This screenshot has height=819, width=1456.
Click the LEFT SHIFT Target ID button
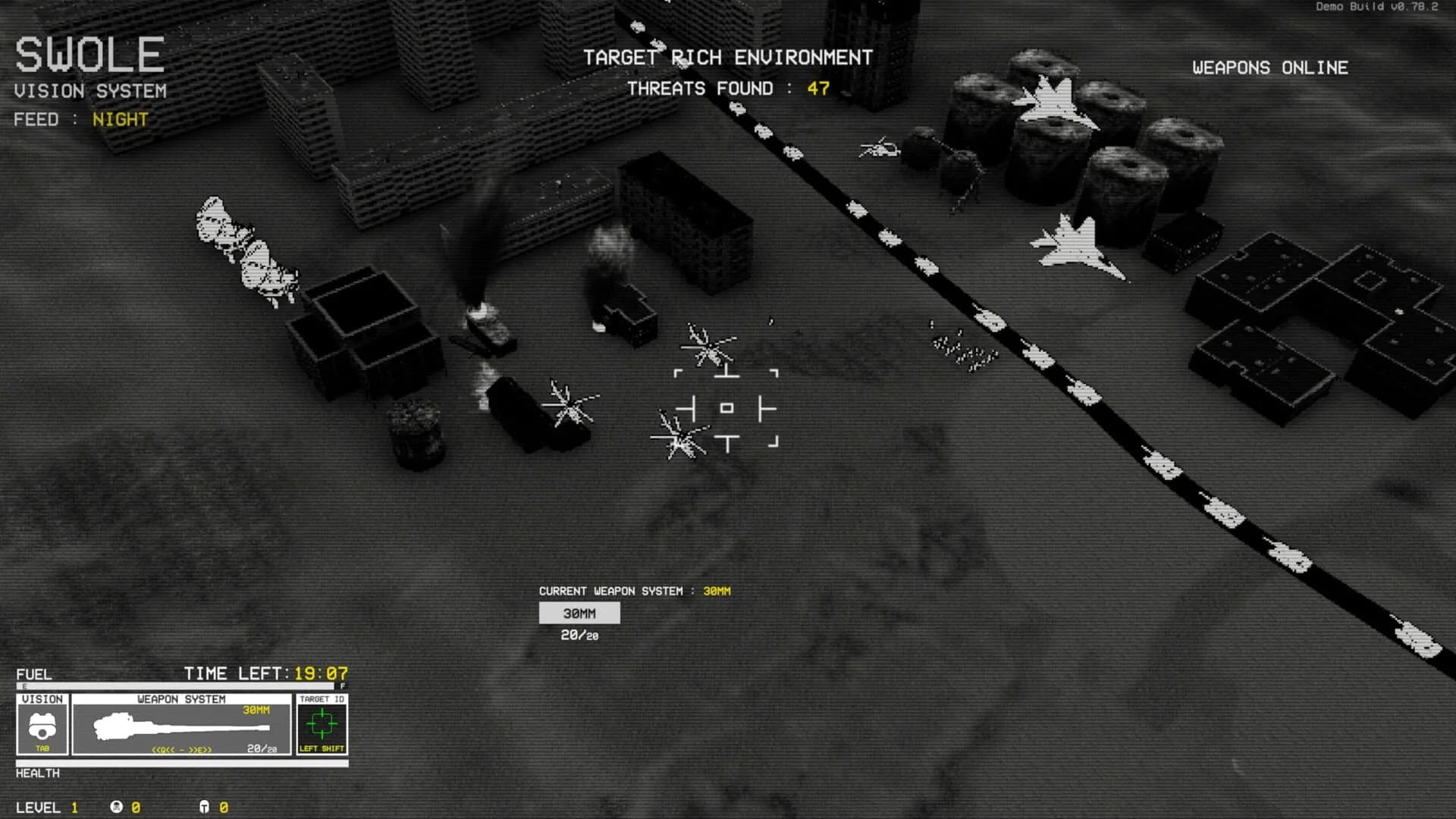pos(322,748)
